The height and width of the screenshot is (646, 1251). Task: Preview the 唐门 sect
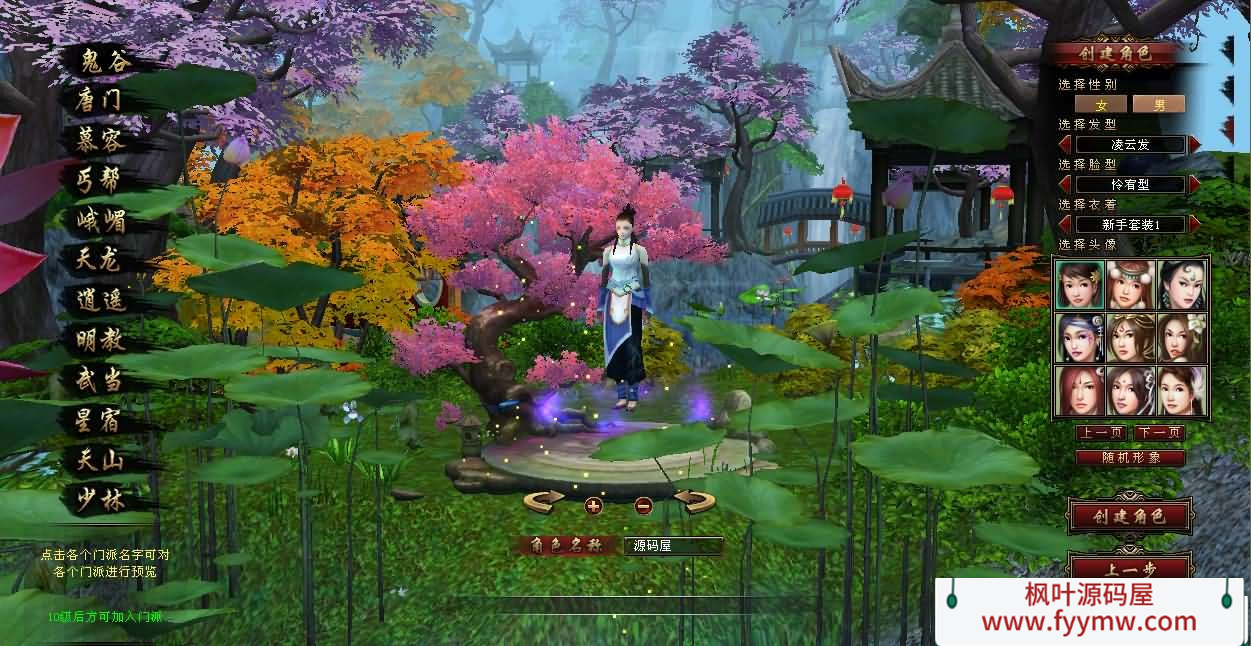[100, 100]
